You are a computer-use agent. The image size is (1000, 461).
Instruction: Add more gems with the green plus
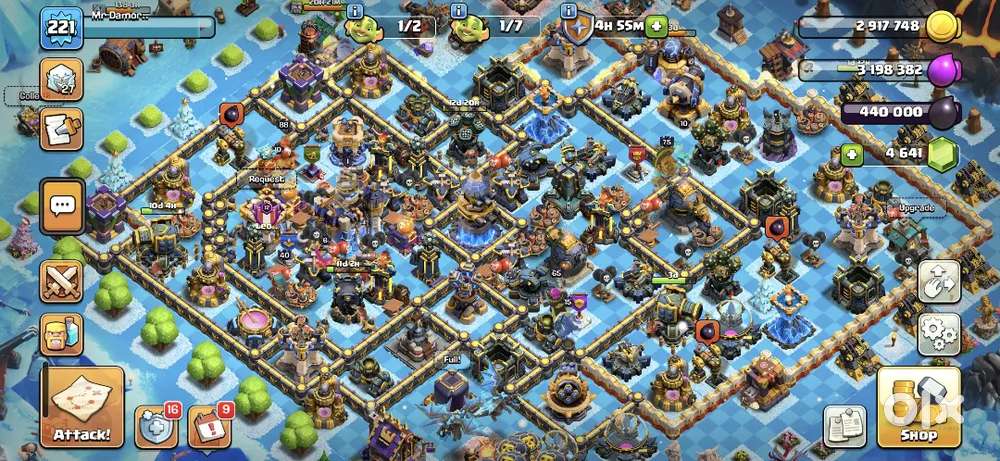[x=851, y=155]
